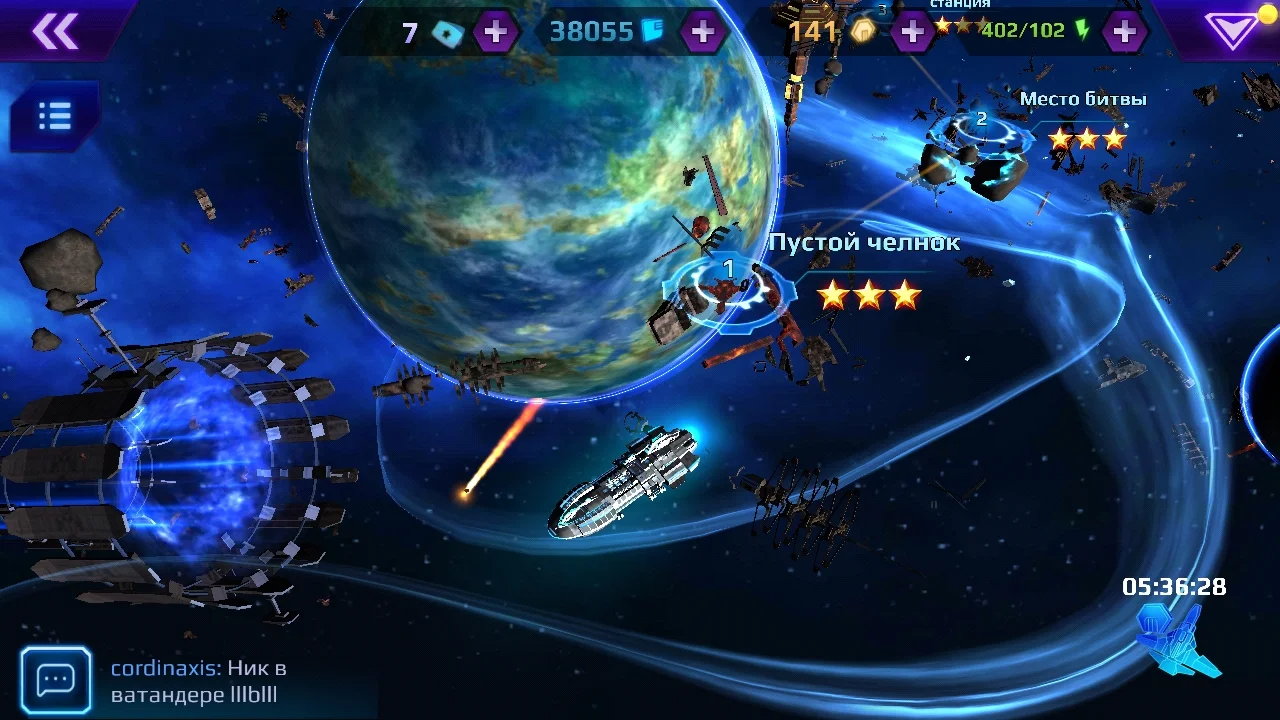The width and height of the screenshot is (1280, 720).
Task: Select the Место битвы battle site
Action: tap(1084, 99)
